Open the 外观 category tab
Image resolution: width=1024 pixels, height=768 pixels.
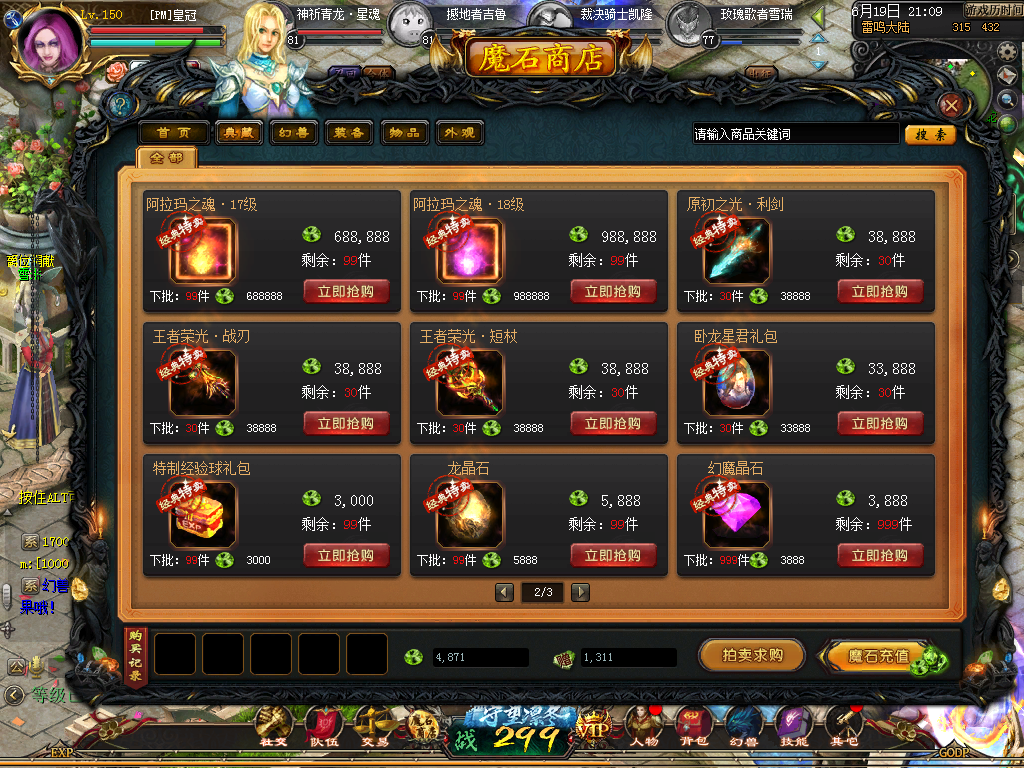(x=459, y=133)
